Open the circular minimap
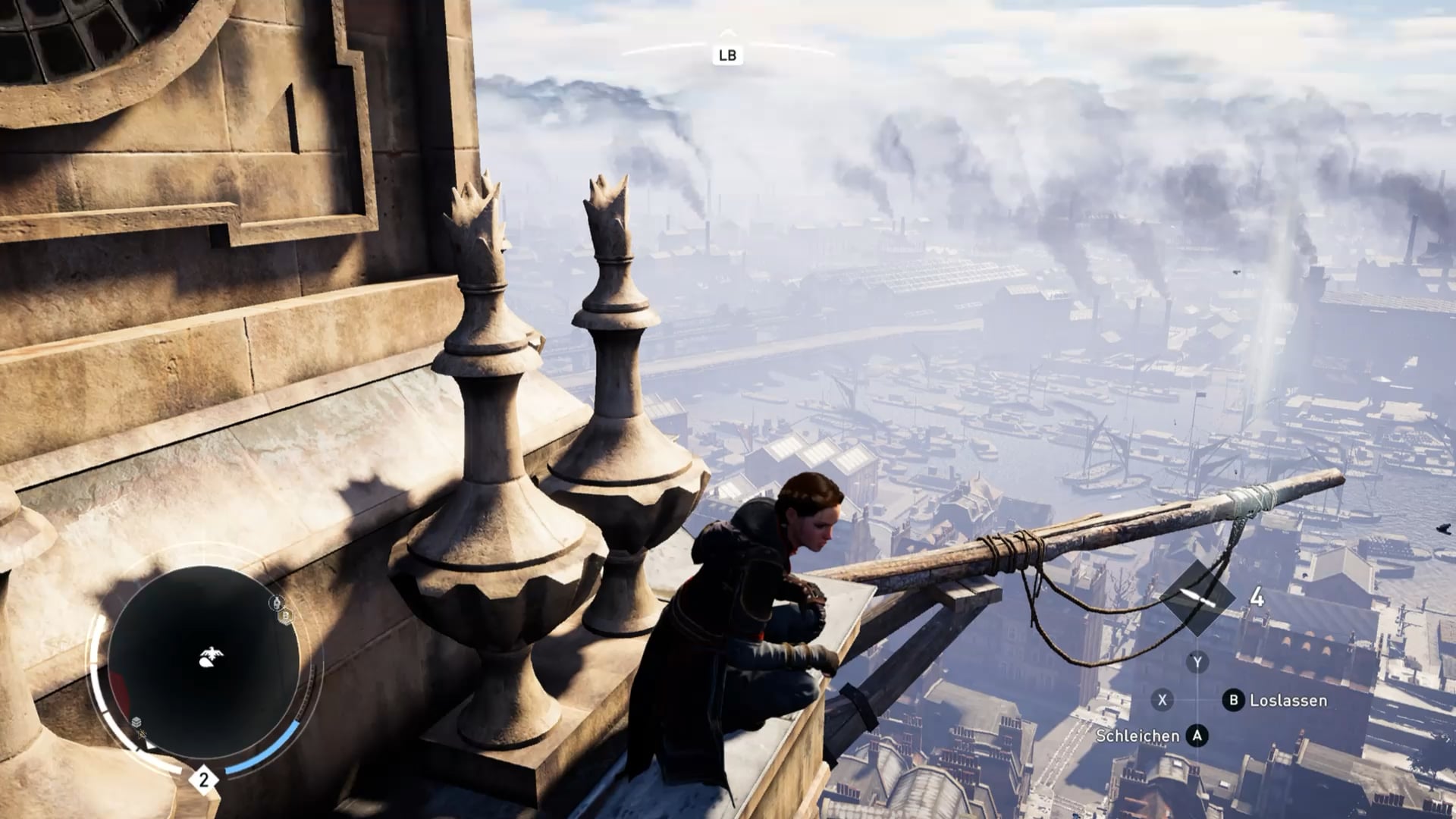The image size is (1456, 819). (203, 661)
